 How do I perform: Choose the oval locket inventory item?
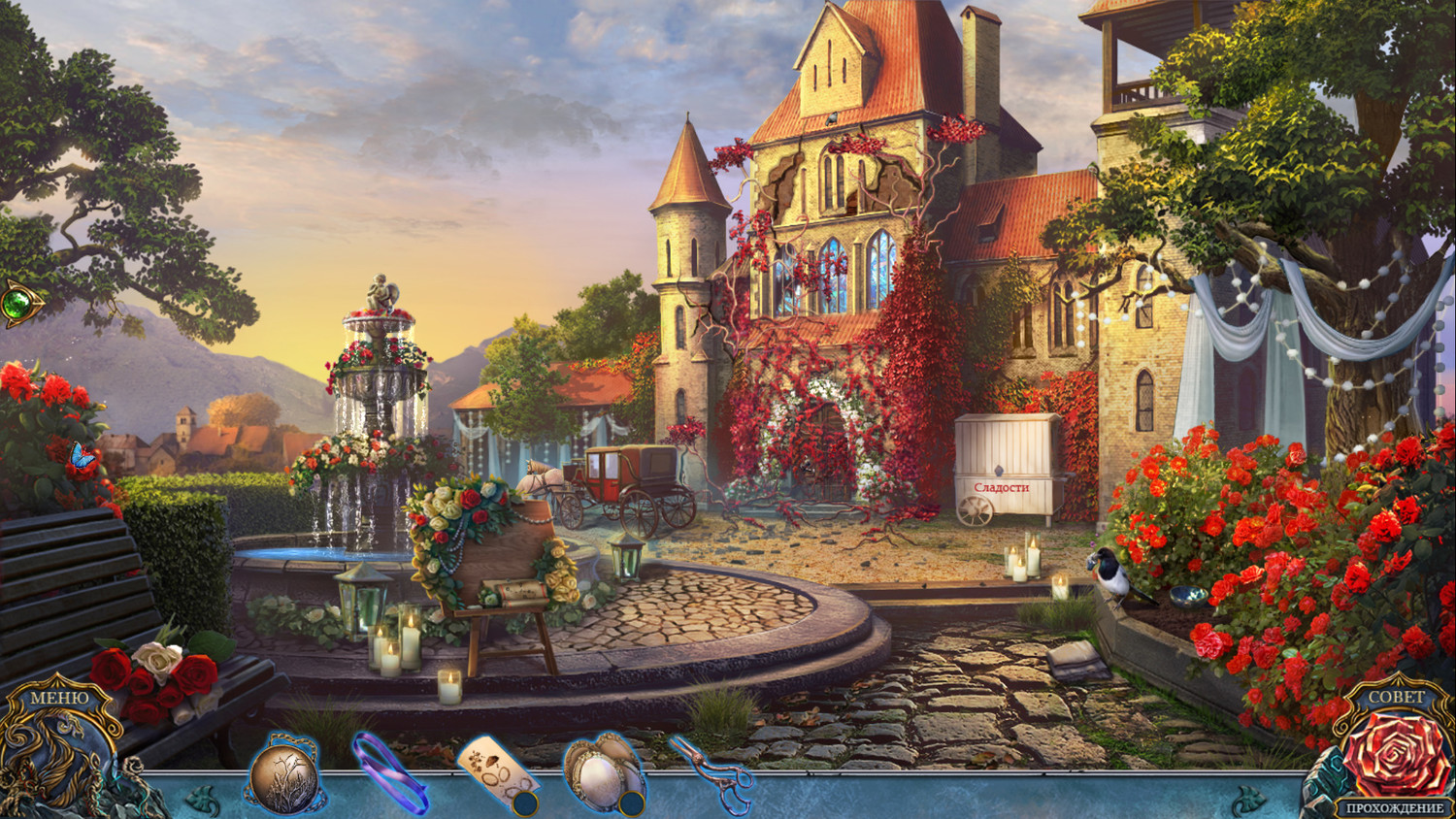point(602,773)
